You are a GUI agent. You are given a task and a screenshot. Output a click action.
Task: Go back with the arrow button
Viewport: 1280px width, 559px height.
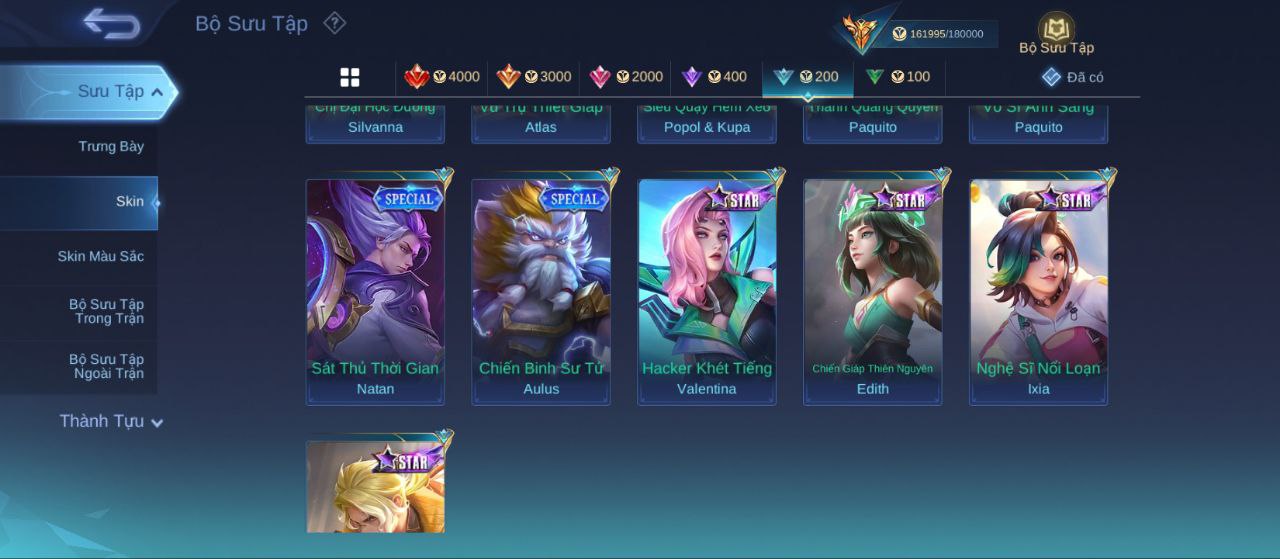click(111, 23)
